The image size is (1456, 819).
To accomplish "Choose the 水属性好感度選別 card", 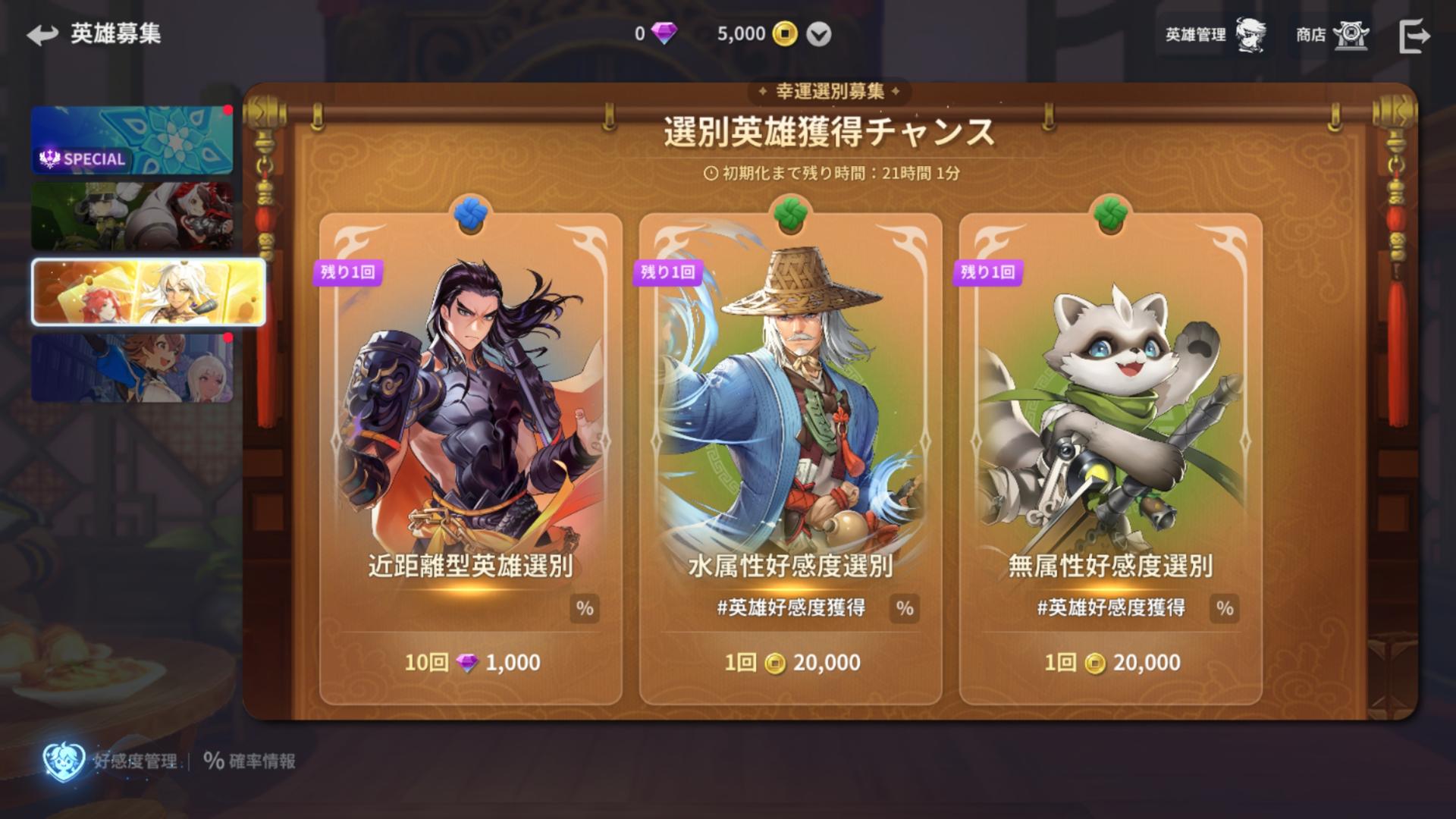I will [790, 417].
